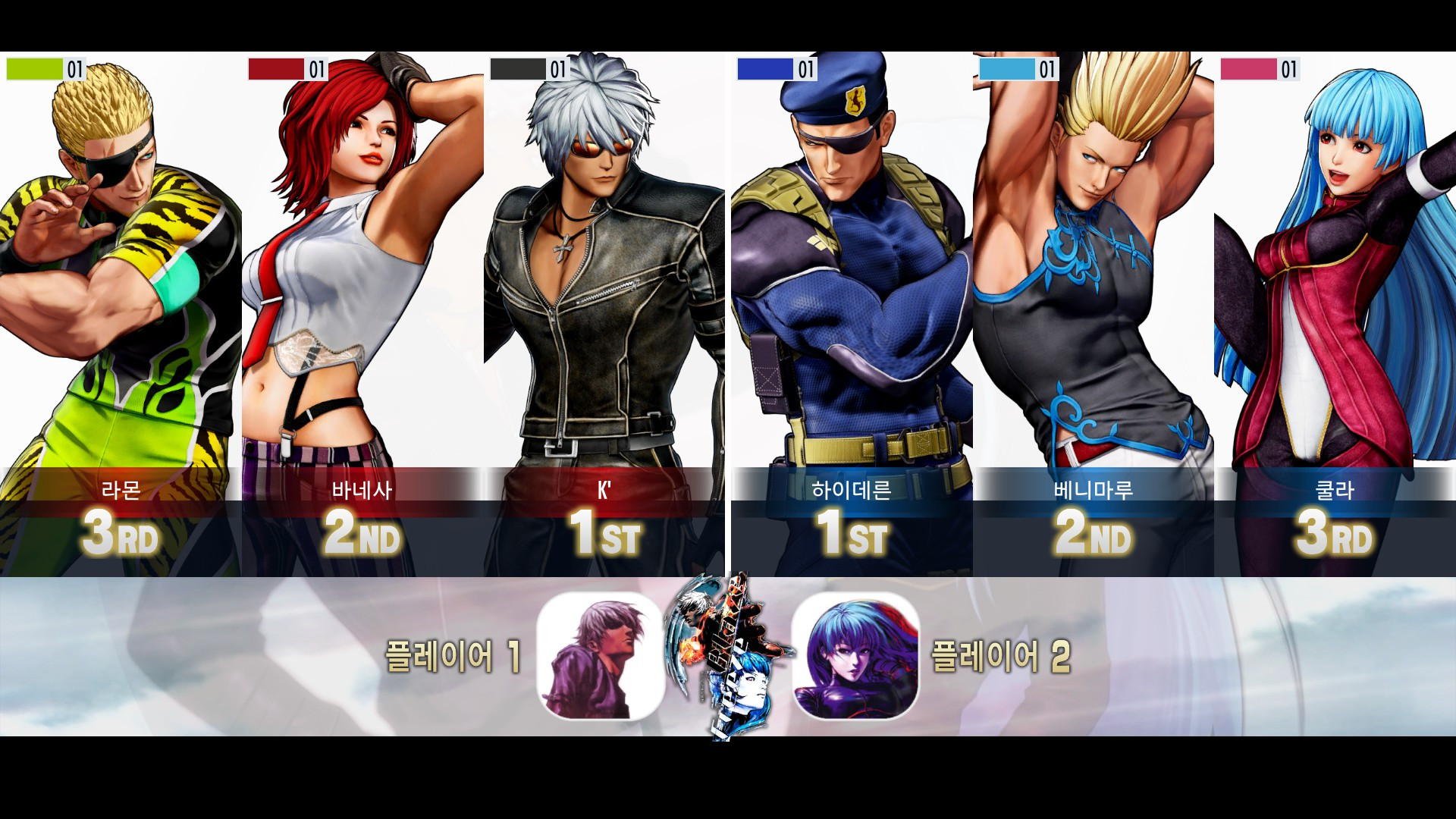Select Kula's (쿨라) character portrait
1456x819 pixels.
tap(1335, 265)
